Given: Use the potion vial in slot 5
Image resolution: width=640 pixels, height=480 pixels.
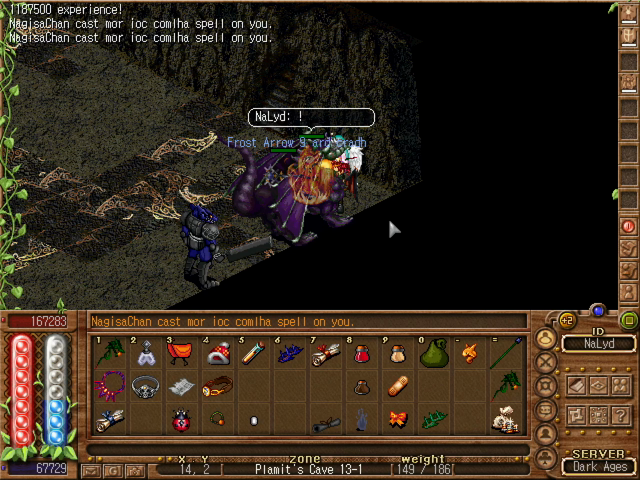Looking at the screenshot, I should (254, 354).
